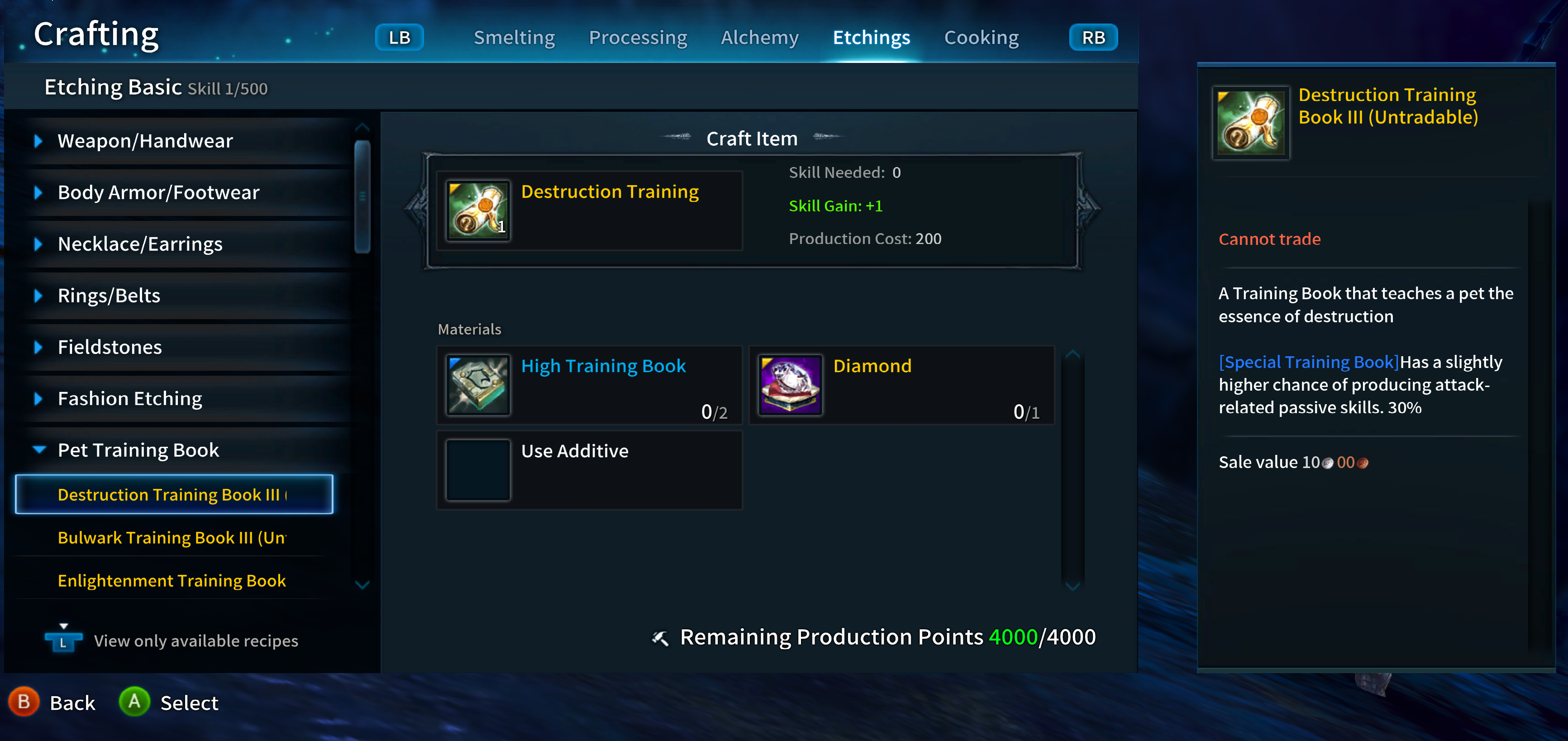Switch to the Alchemy tab
1568x741 pixels.
(759, 37)
